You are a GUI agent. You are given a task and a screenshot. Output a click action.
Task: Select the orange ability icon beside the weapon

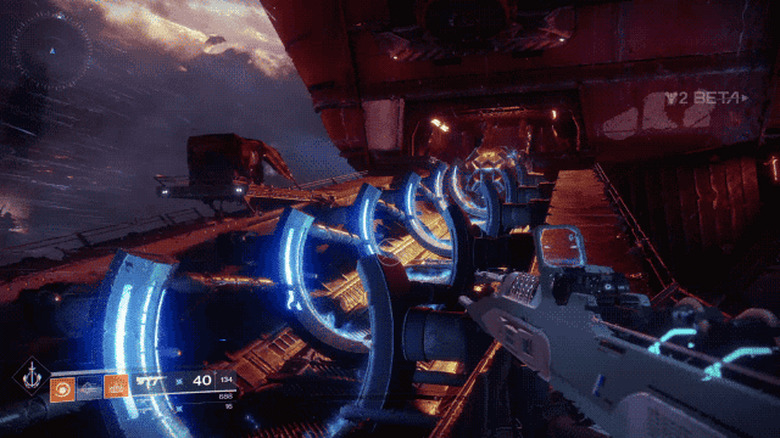click(116, 386)
